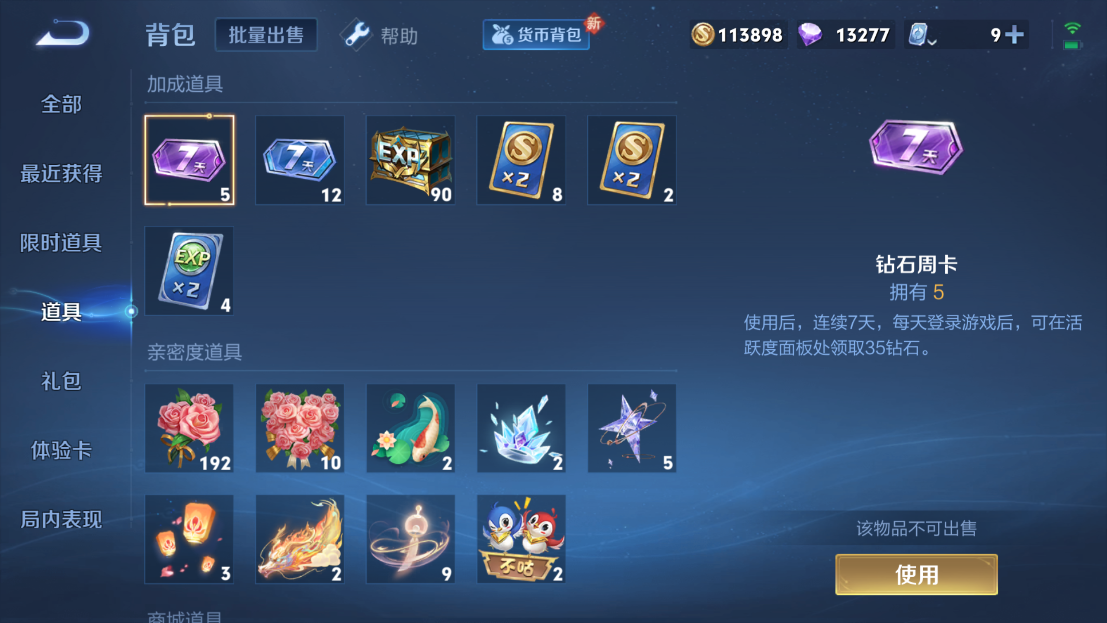Use the 钻石周卡 with 使用 button
Viewport: 1107px width, 623px height.
pyautogui.click(x=916, y=574)
